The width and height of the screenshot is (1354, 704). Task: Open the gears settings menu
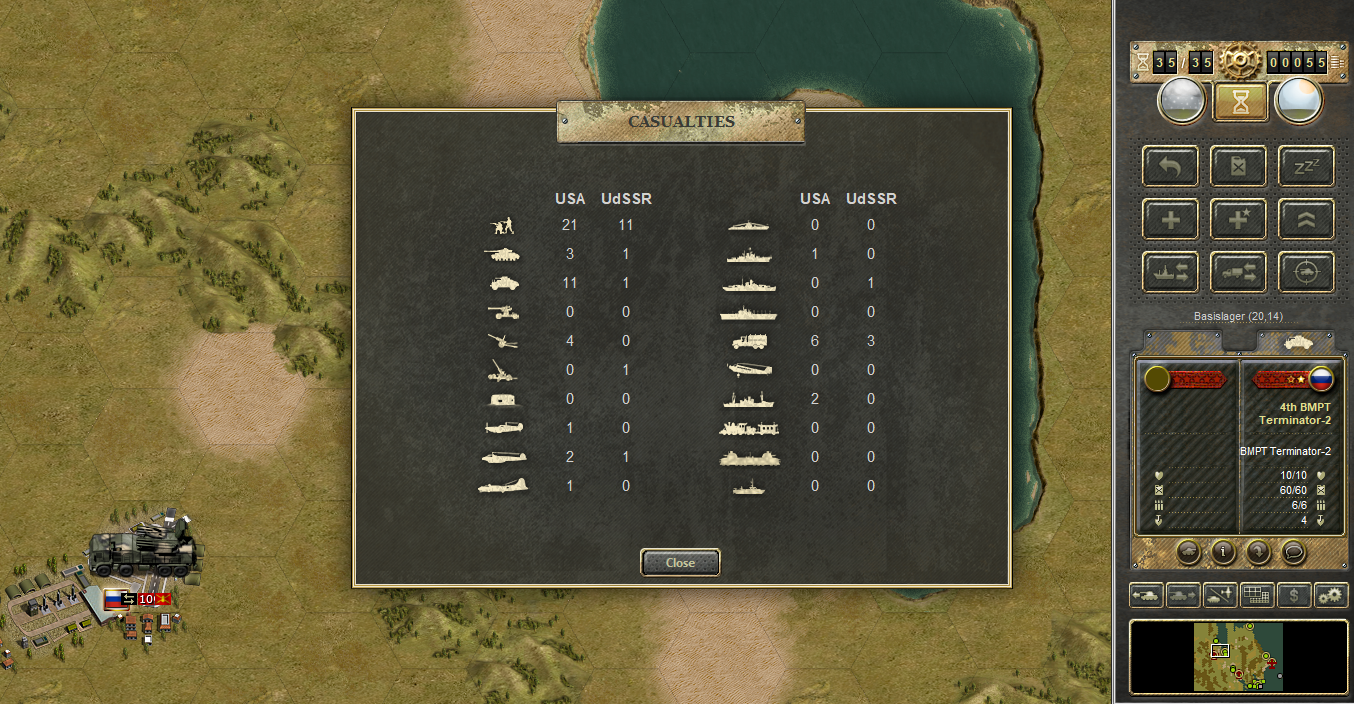1331,595
